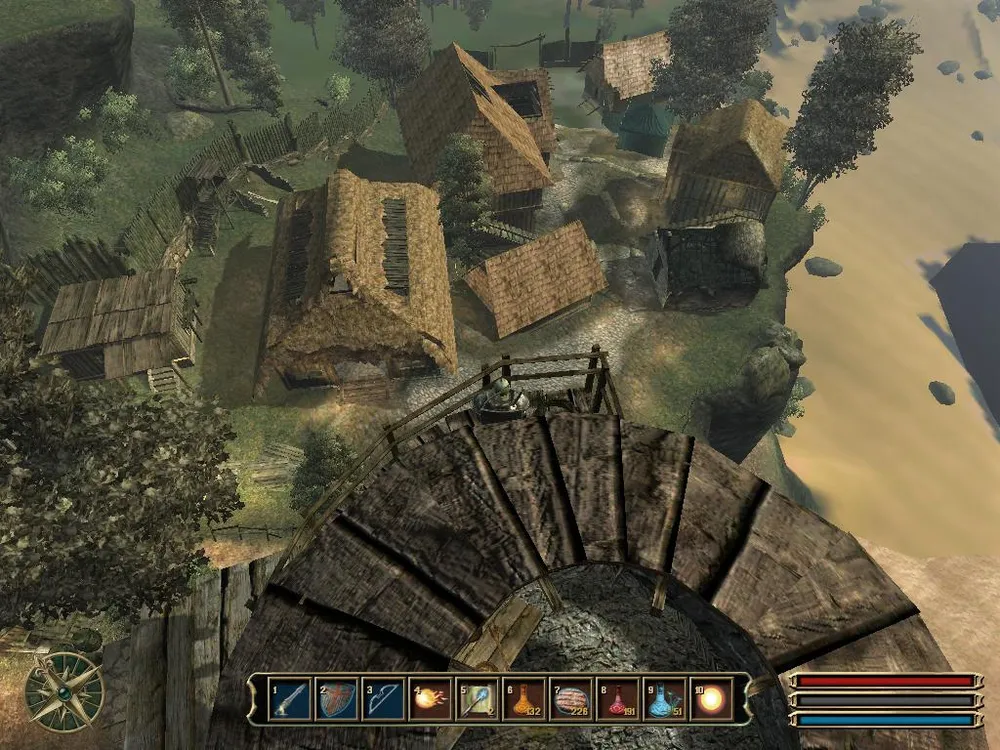
Task: Use the staff scroll in slot 5
Action: pyautogui.click(x=478, y=698)
